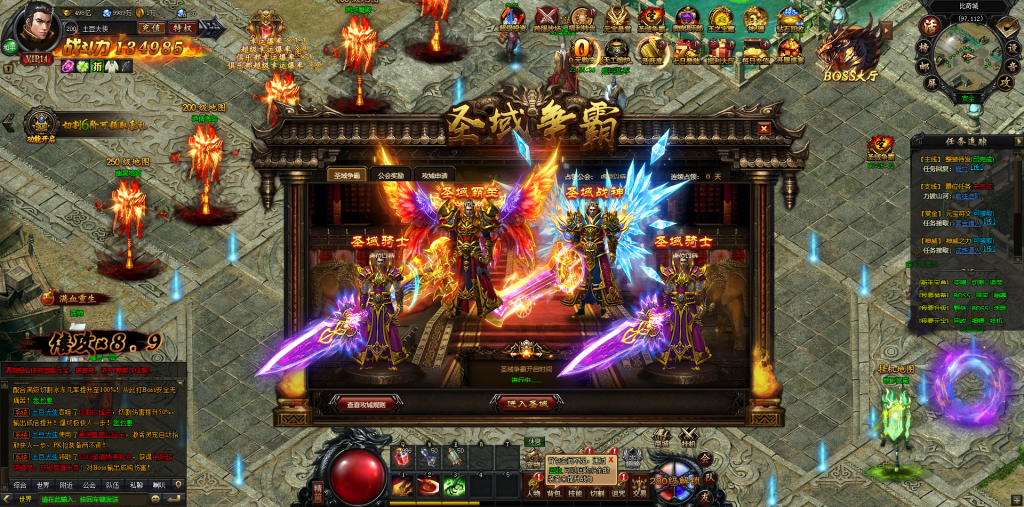Click the 查看攻城规则 button
Image resolution: width=1024 pixels, height=507 pixels.
pyautogui.click(x=366, y=404)
